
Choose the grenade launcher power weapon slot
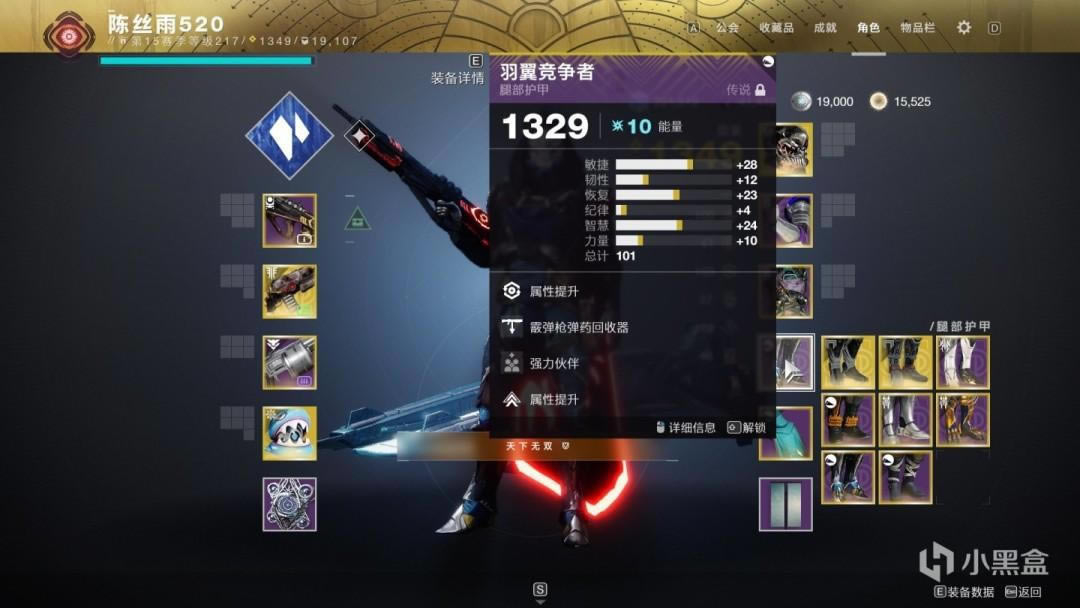point(290,362)
